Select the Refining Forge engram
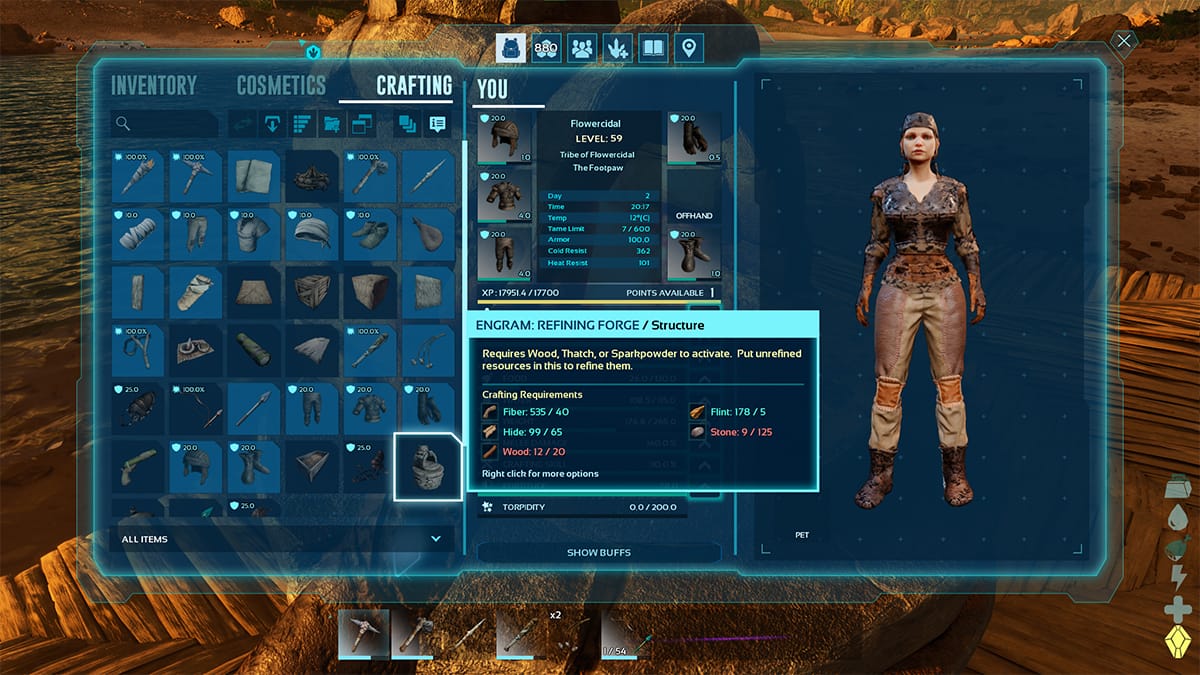The width and height of the screenshot is (1200, 675). 428,466
